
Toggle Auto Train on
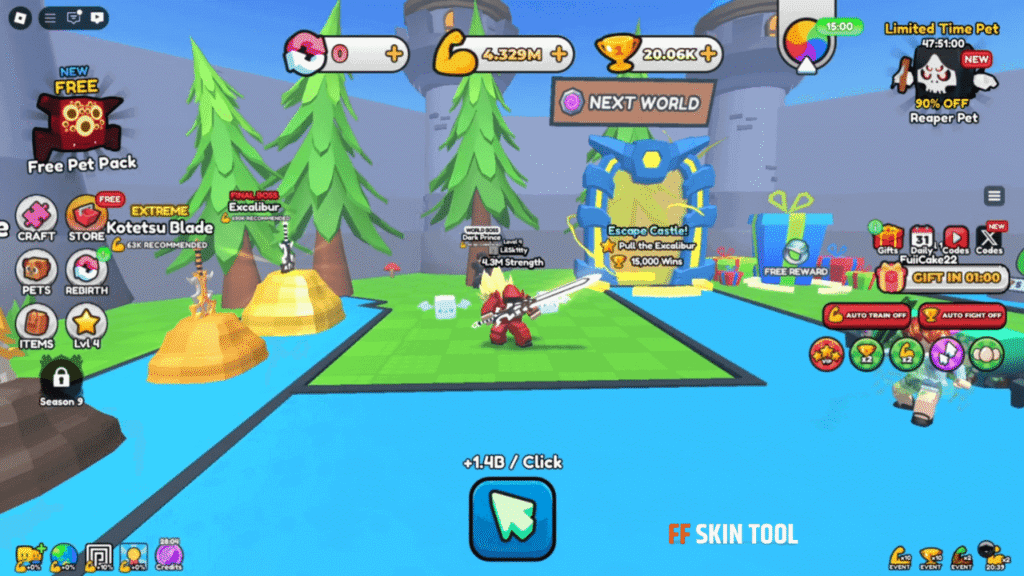(x=866, y=316)
